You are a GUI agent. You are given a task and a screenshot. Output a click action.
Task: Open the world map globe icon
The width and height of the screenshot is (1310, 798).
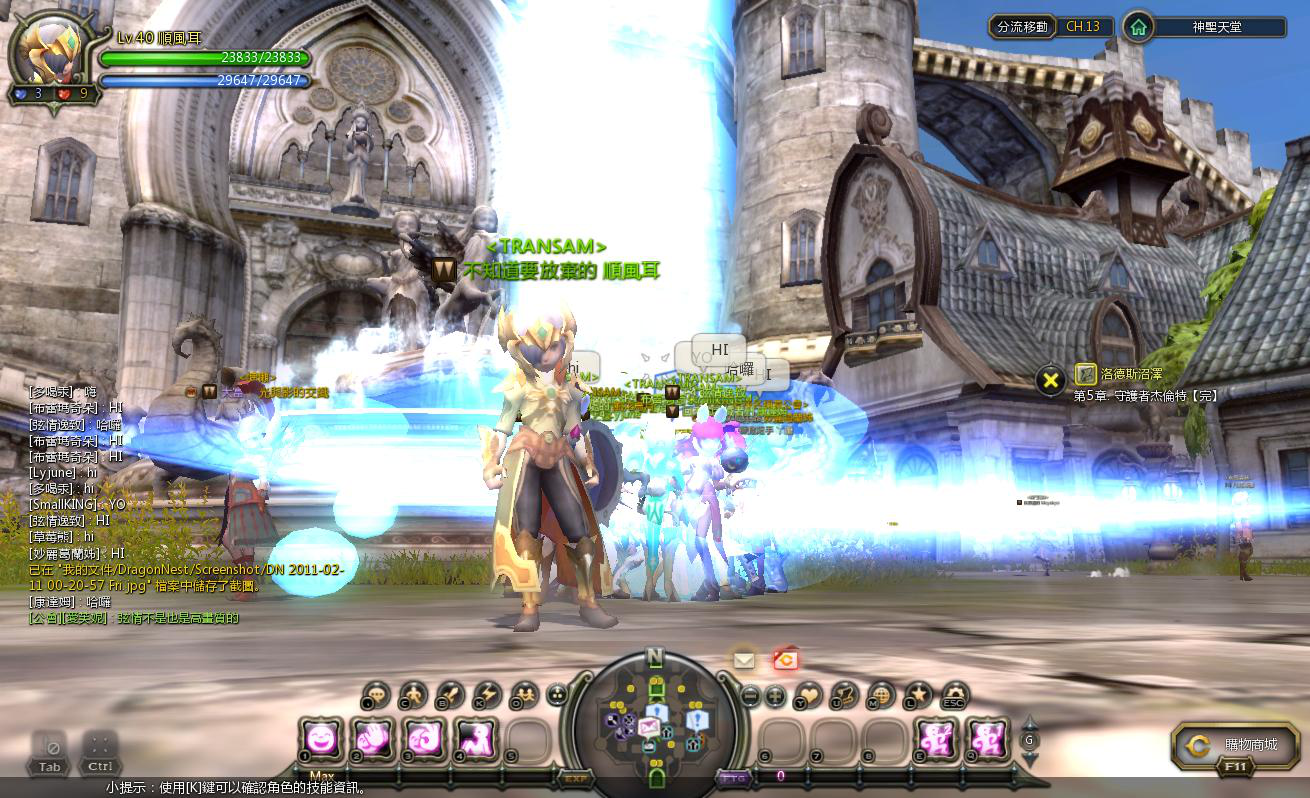881,694
